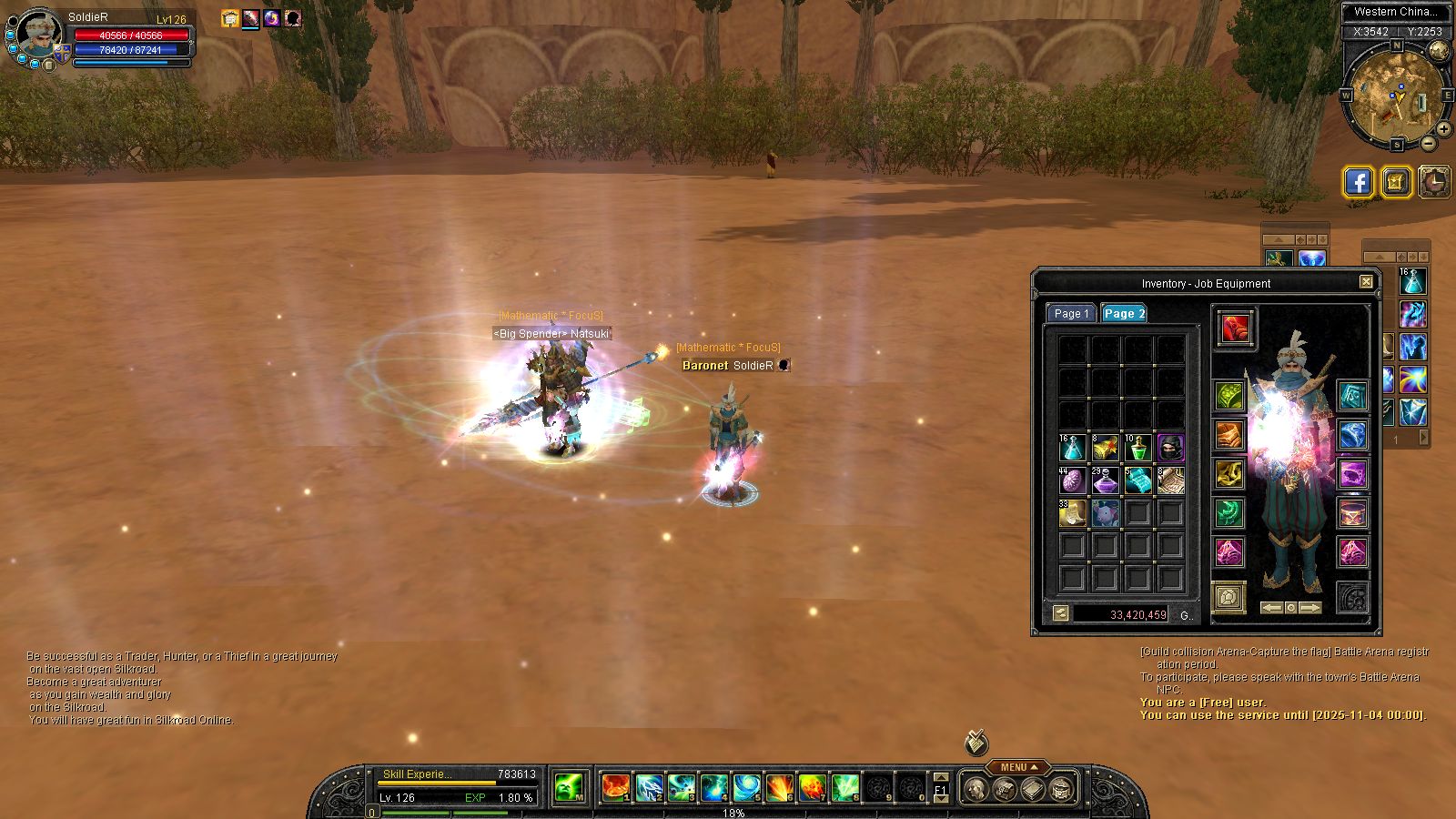The width and height of the screenshot is (1456, 819).
Task: Switch to inventory Page 1 tab
Action: pos(1070,313)
